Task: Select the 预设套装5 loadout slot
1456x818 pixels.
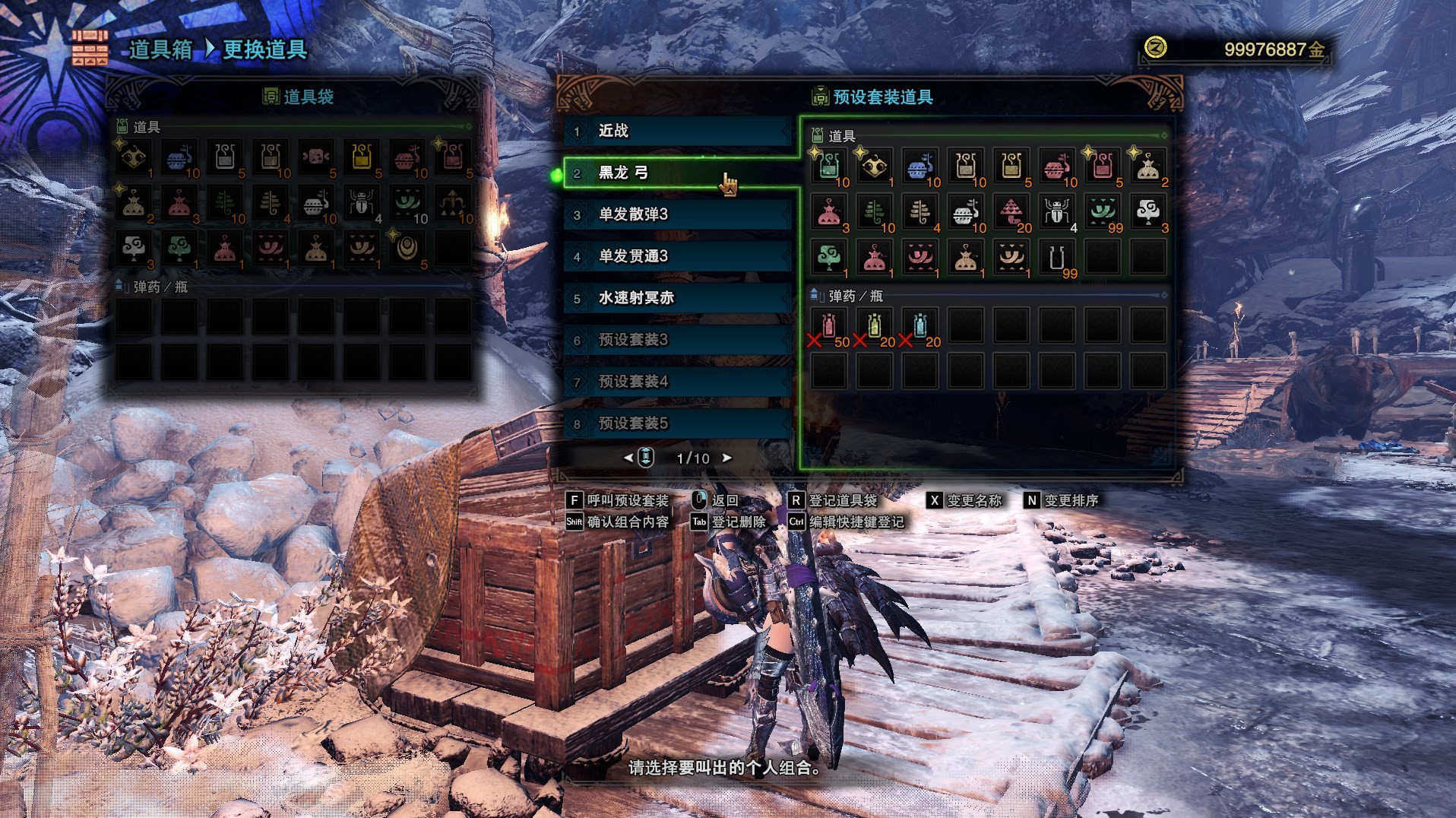Action: (676, 423)
